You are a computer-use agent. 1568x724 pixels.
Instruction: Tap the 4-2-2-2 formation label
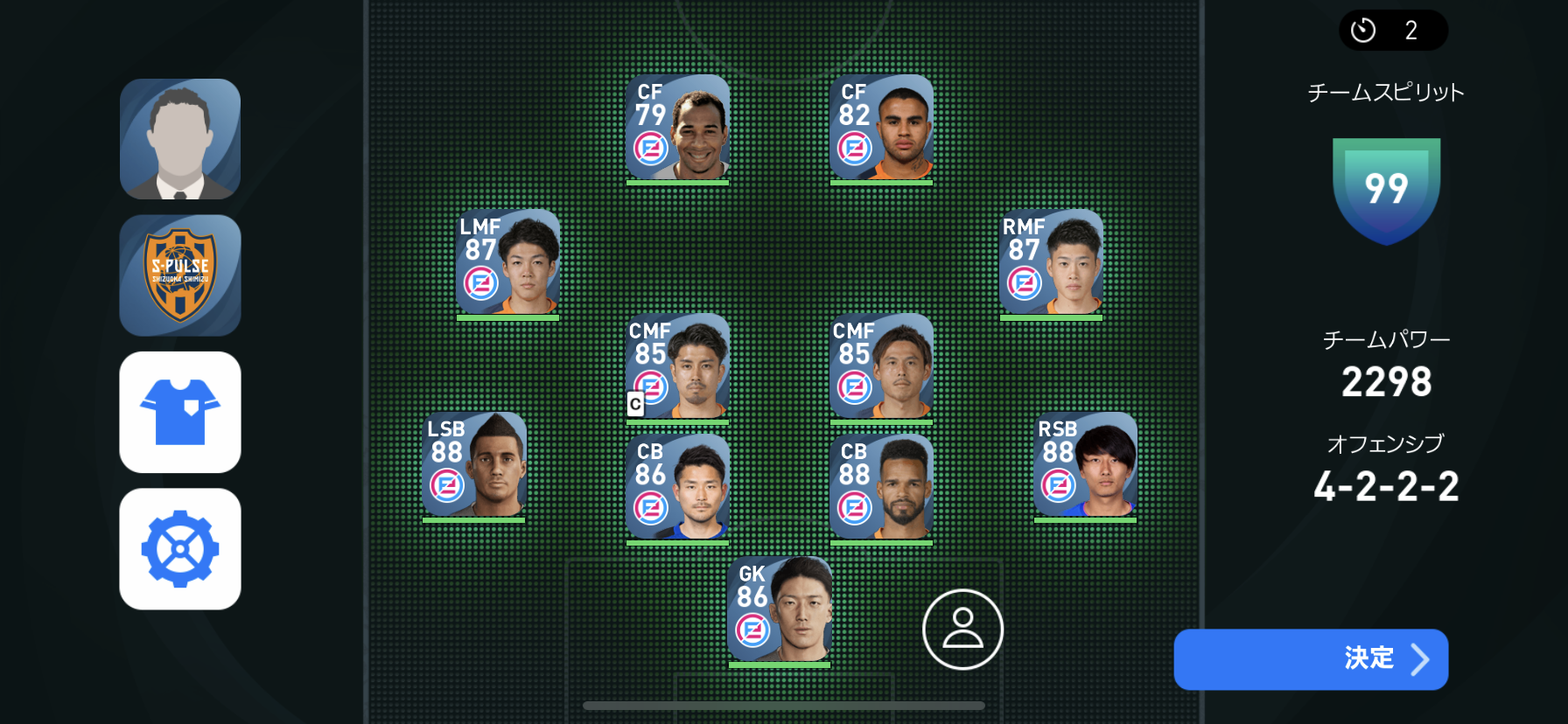[x=1386, y=486]
